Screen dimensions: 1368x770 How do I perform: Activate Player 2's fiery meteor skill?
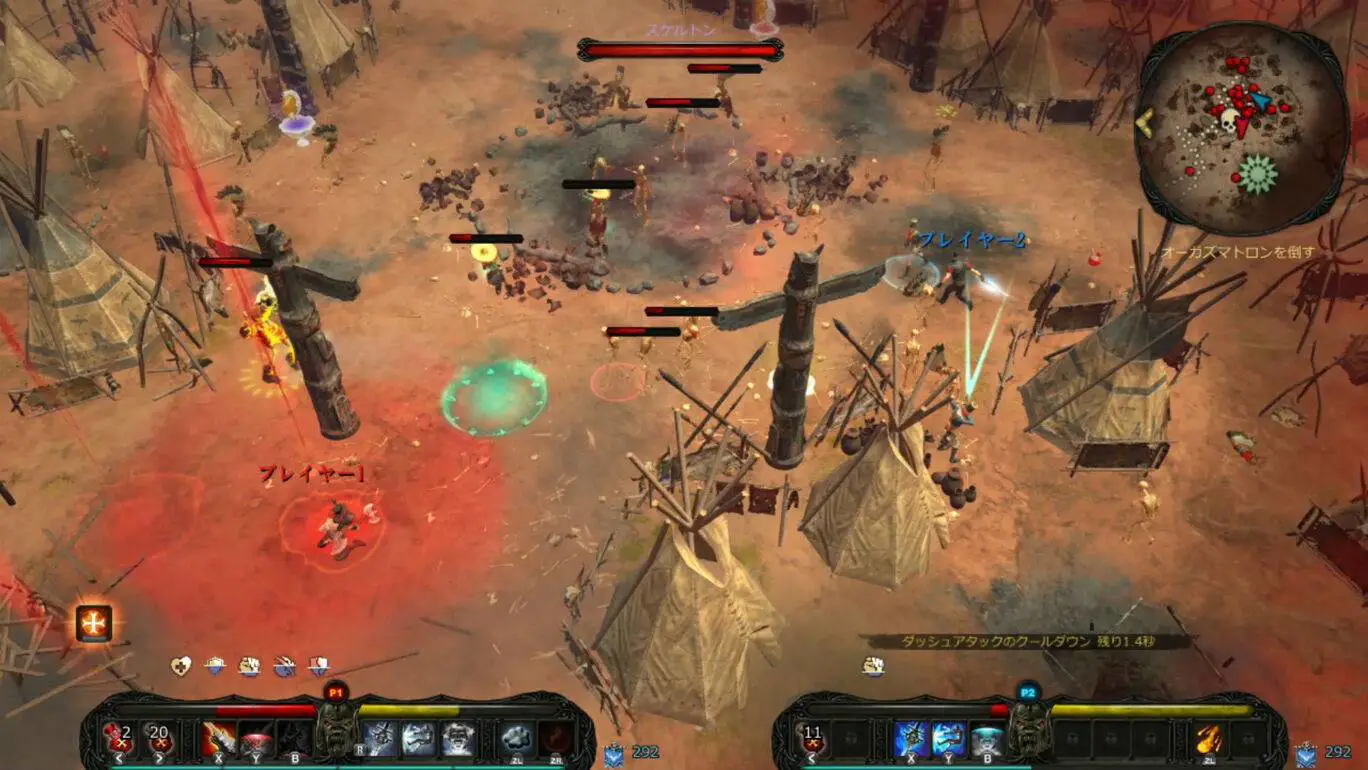pos(1209,739)
